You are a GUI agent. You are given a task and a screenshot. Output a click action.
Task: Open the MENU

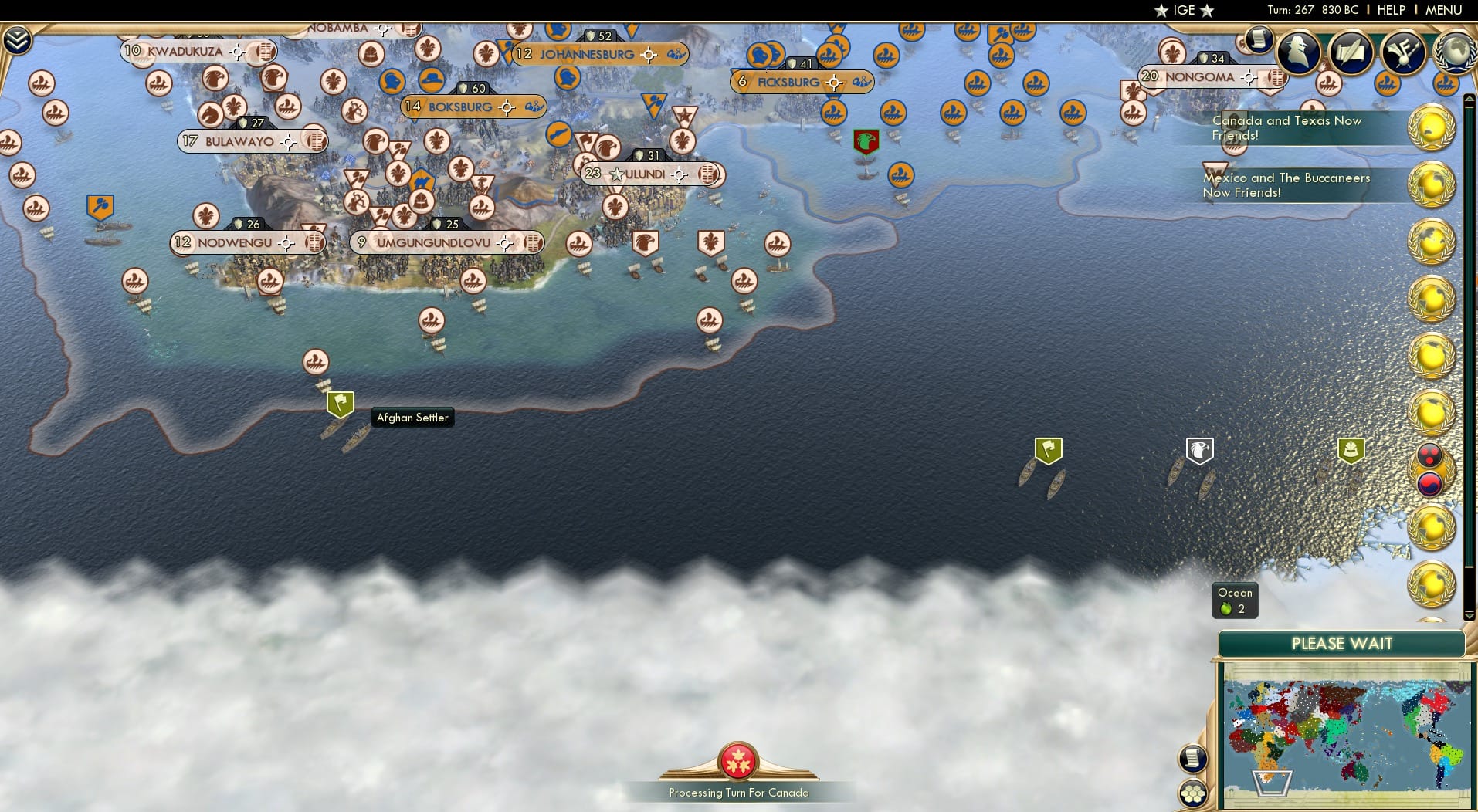pos(1443,10)
